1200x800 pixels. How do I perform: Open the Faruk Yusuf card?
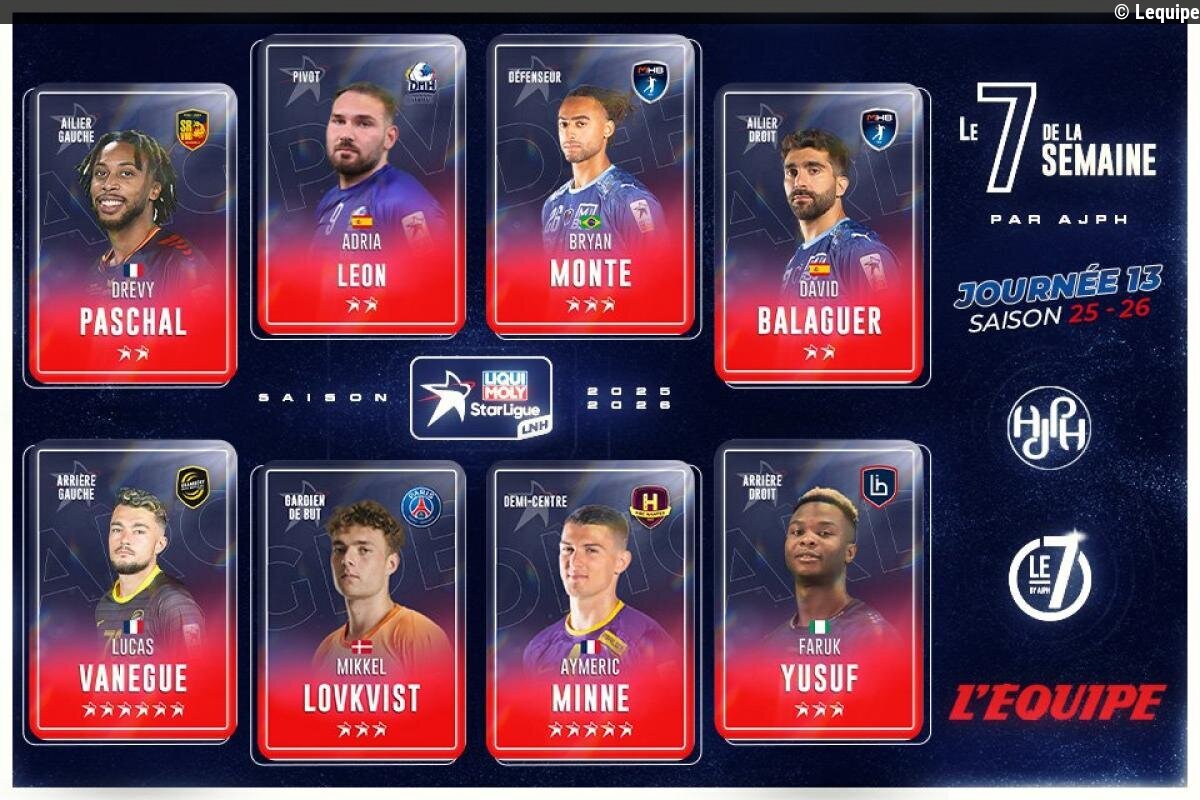point(819,590)
